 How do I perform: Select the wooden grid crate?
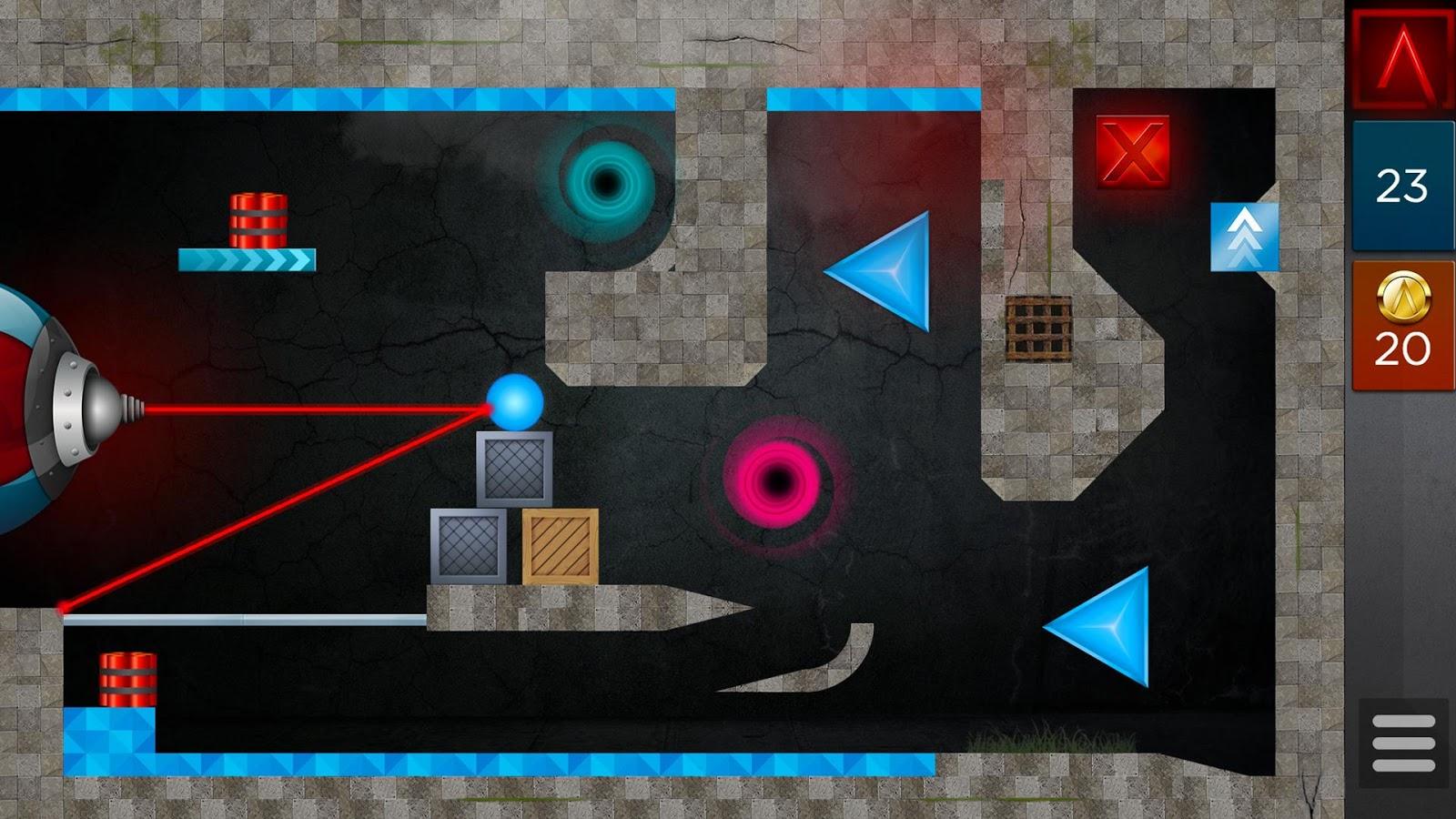tap(1040, 328)
